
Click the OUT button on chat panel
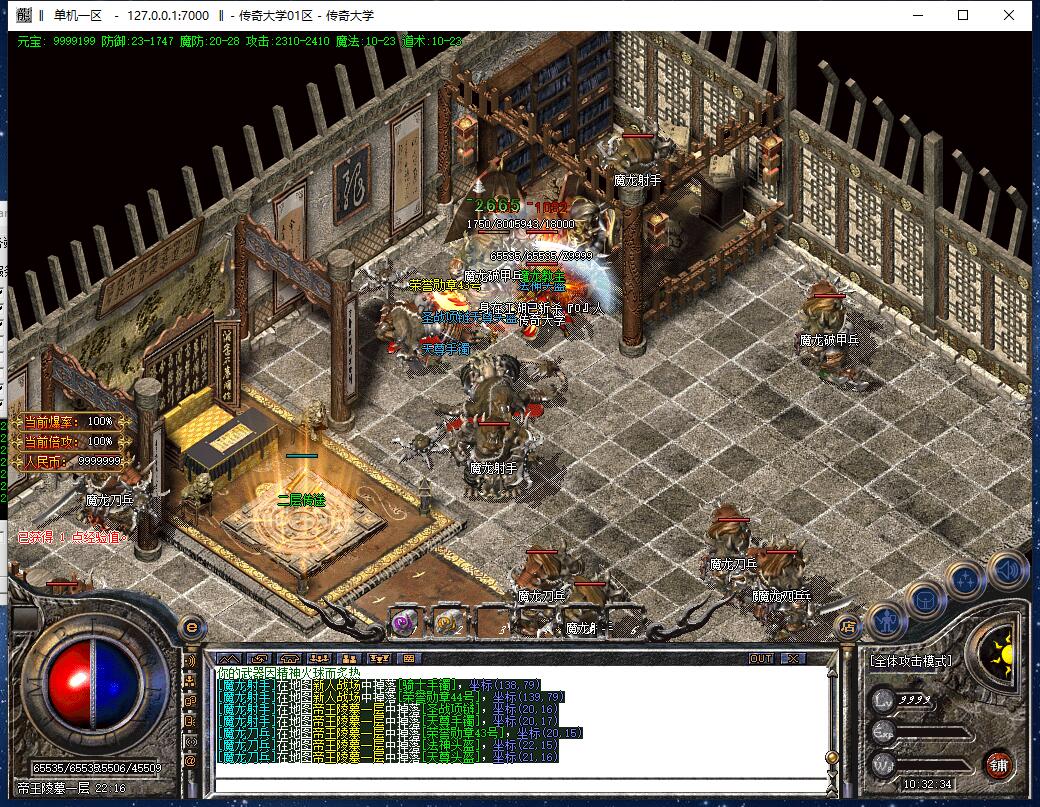coord(761,658)
